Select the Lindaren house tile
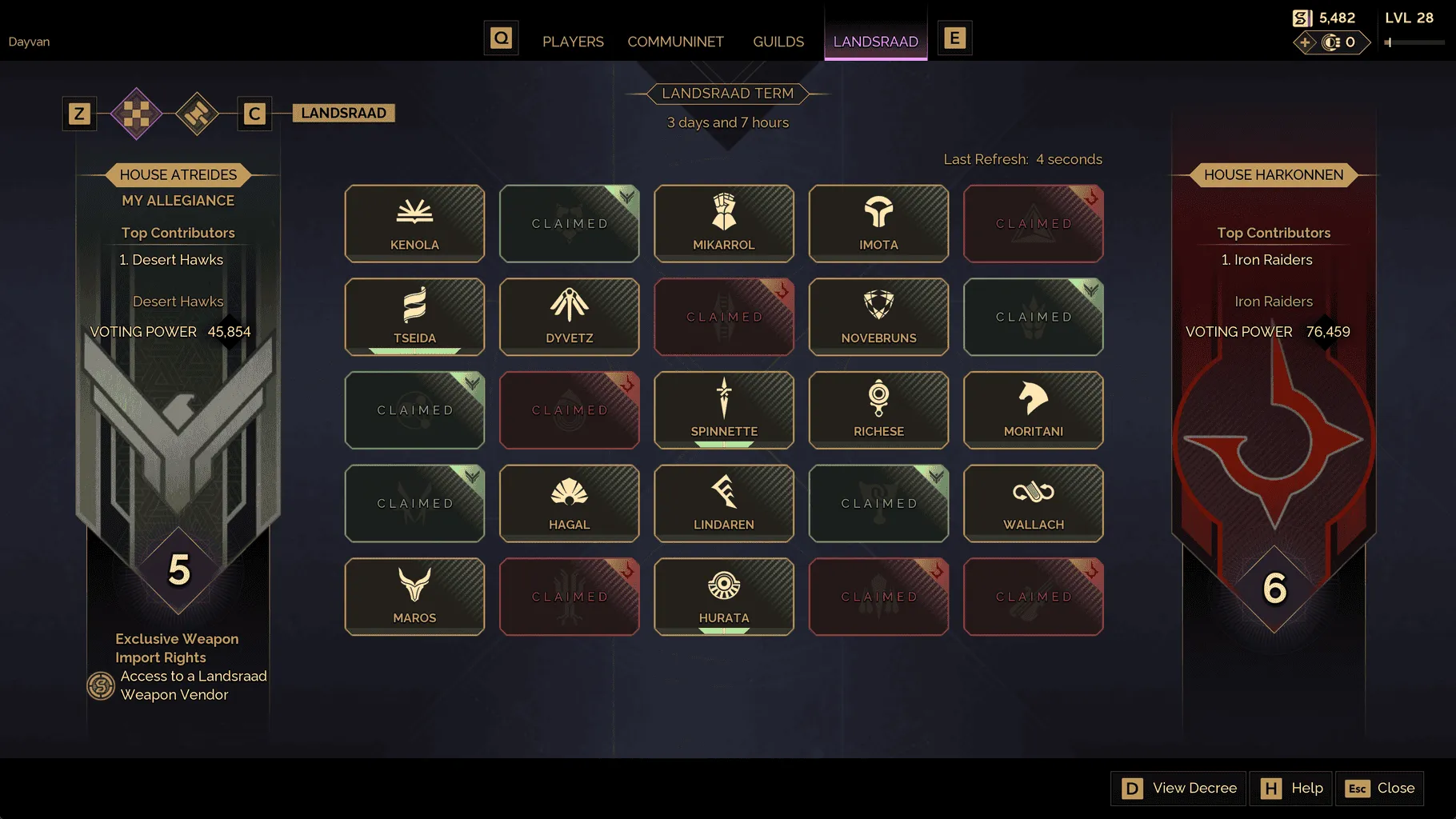1456x819 pixels. [x=724, y=504]
